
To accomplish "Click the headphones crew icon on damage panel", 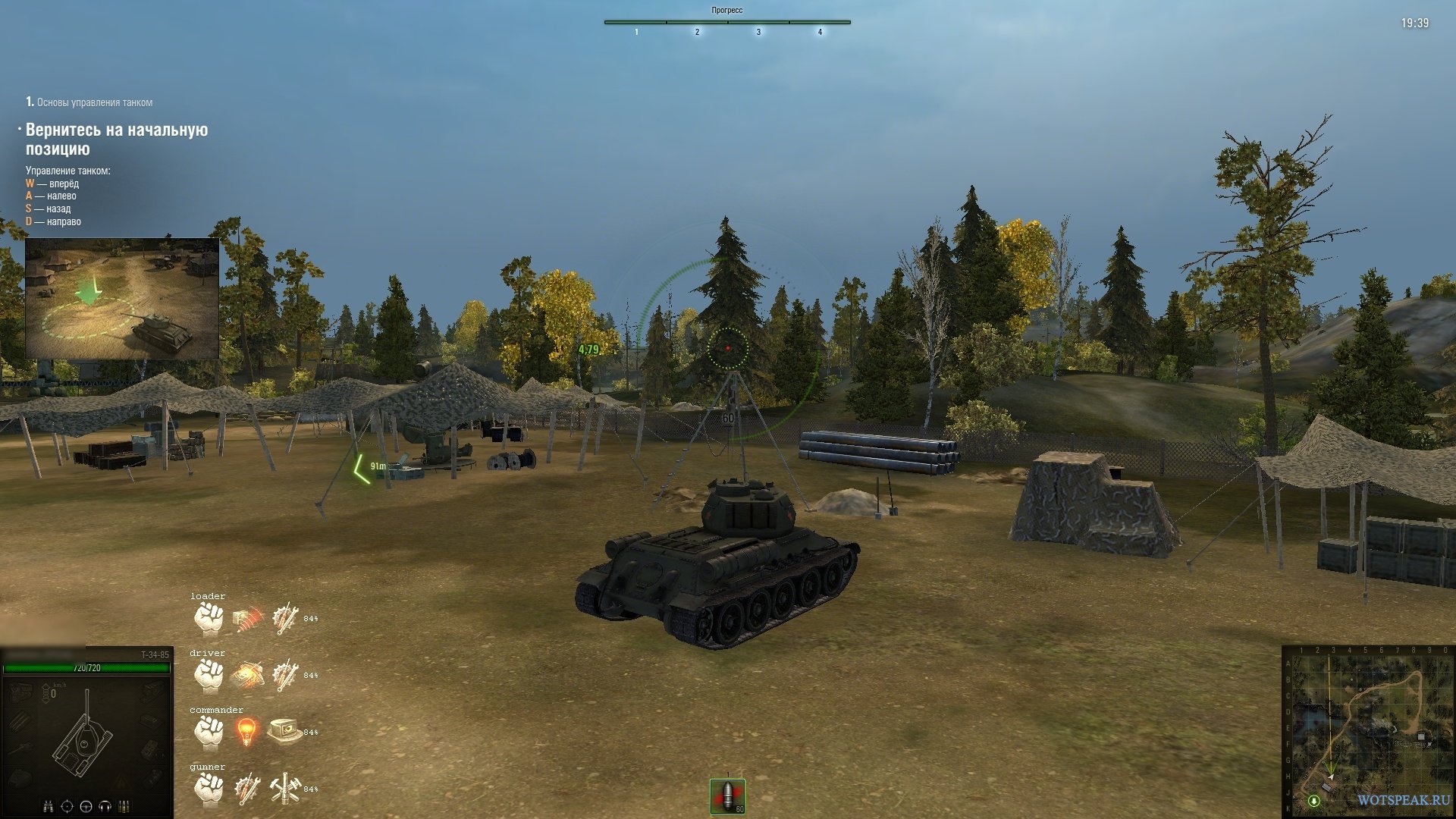I will pos(105,806).
